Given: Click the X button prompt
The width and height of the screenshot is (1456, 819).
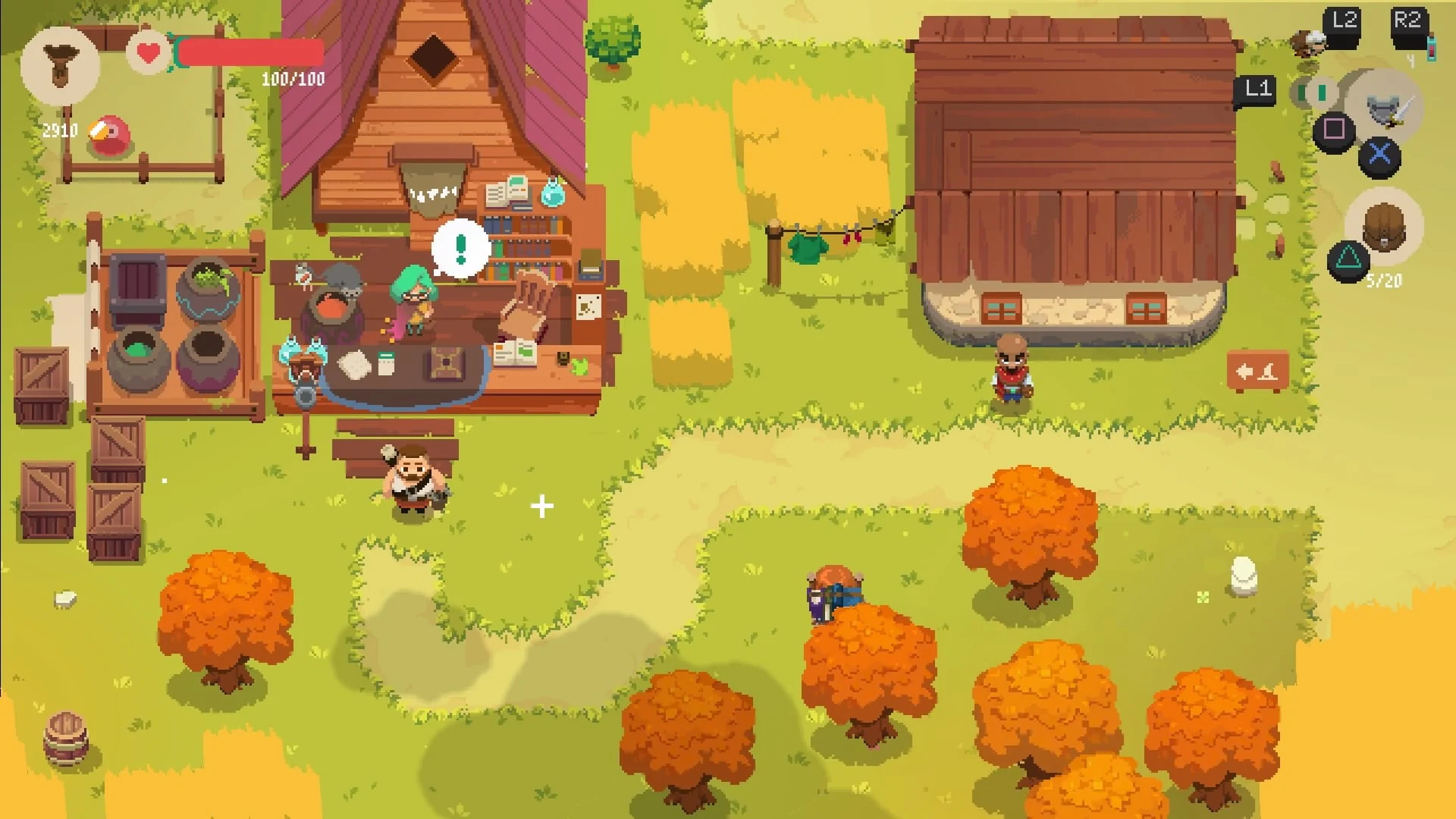Looking at the screenshot, I should click(x=1380, y=155).
